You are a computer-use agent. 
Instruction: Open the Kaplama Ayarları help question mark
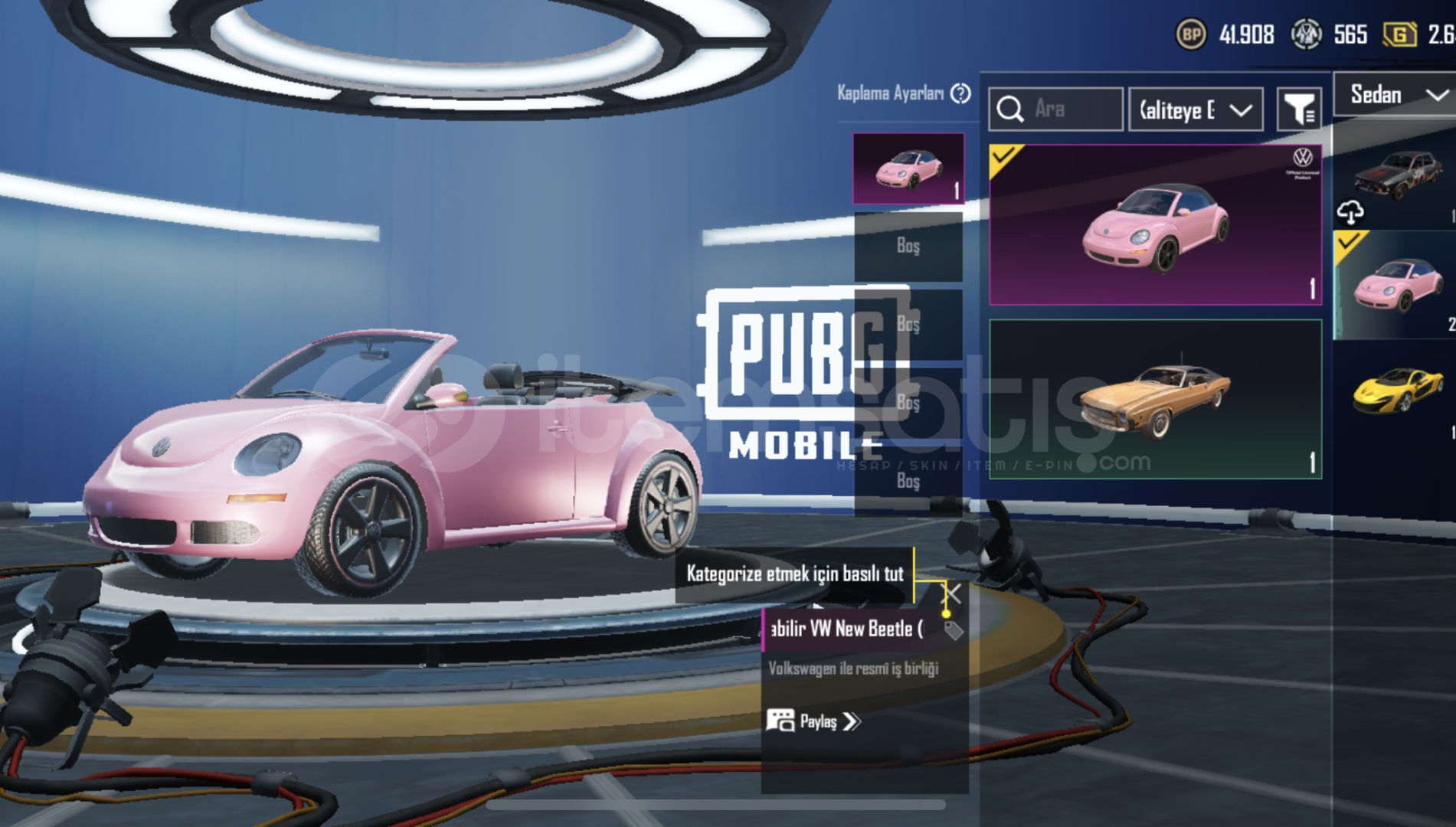point(960,93)
